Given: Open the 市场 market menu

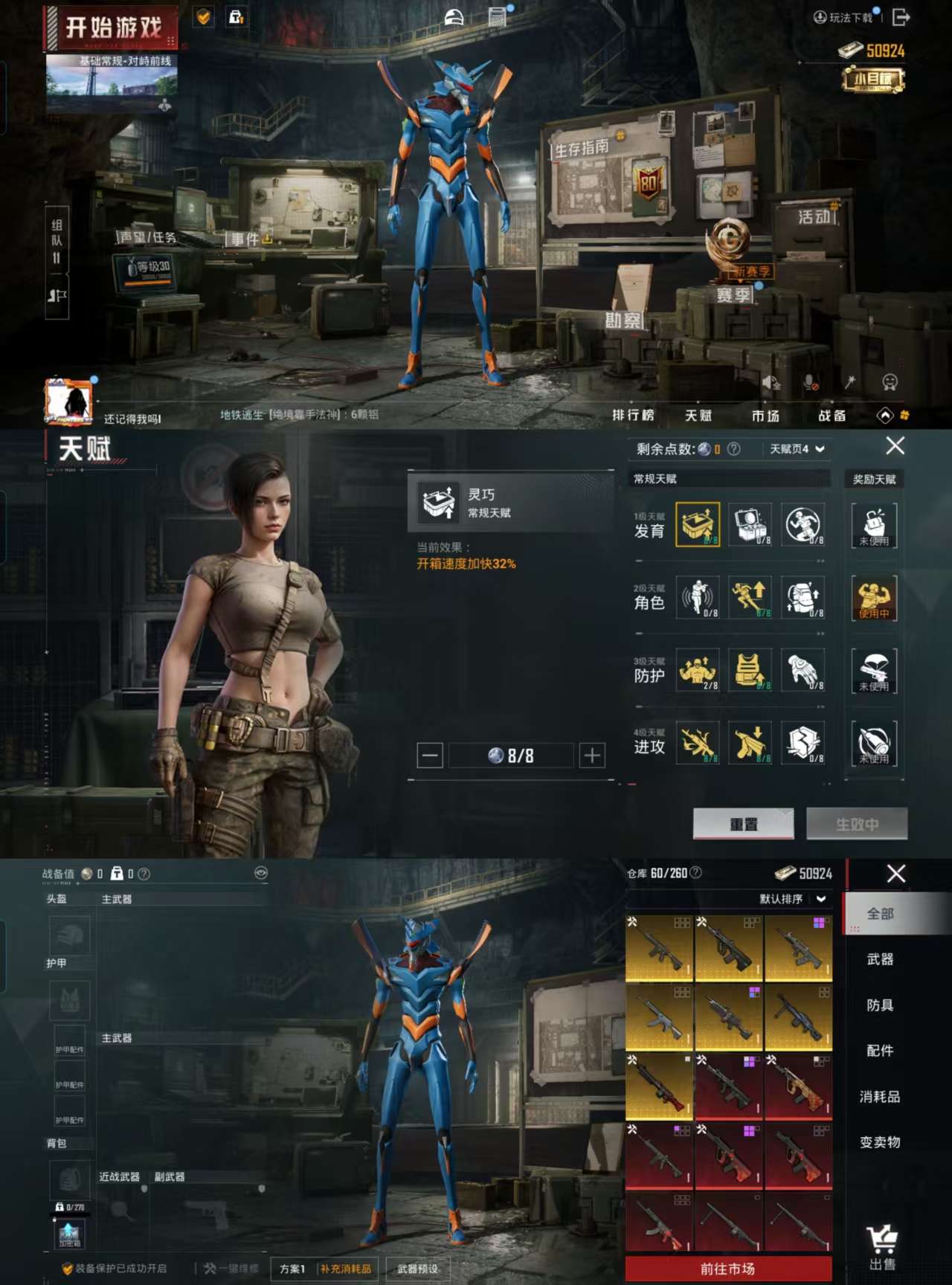Looking at the screenshot, I should point(765,416).
